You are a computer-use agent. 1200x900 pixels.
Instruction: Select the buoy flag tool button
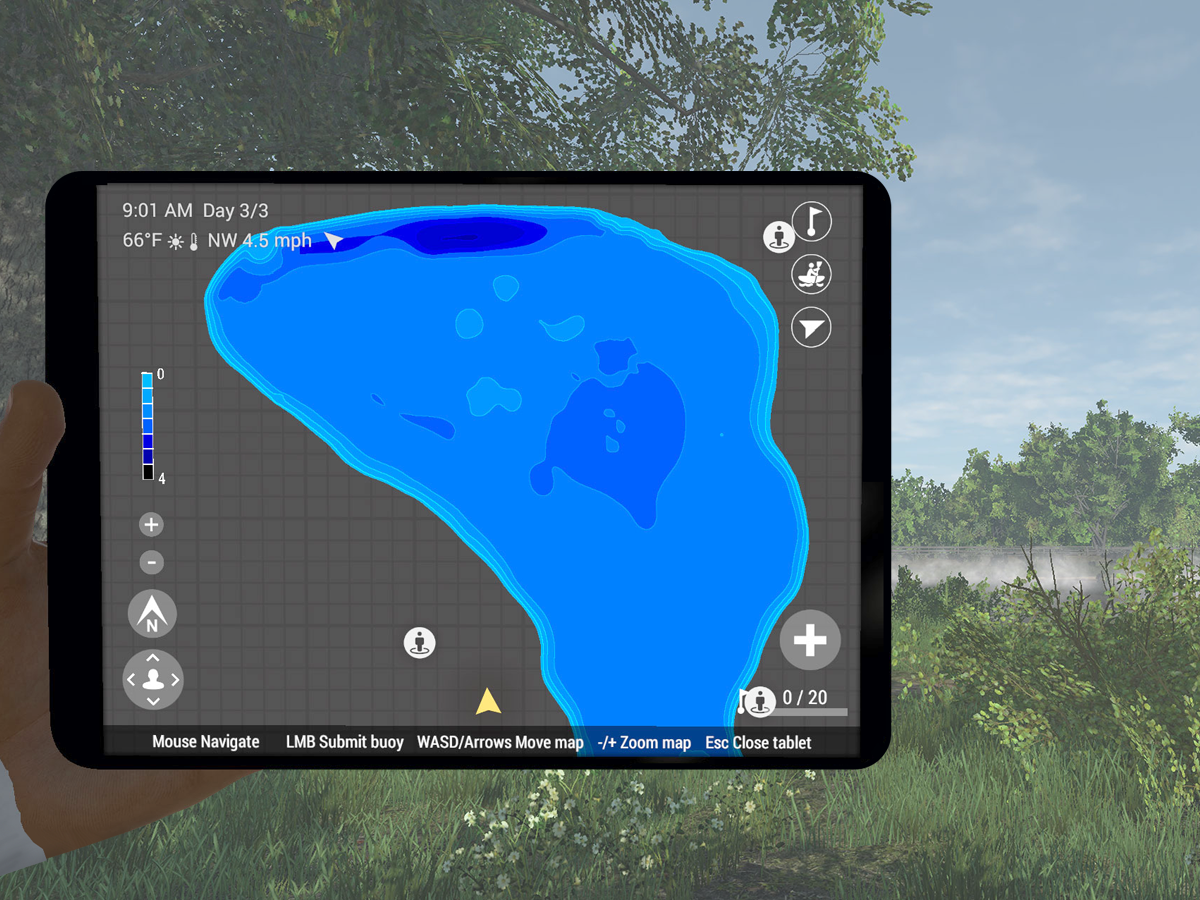(811, 221)
